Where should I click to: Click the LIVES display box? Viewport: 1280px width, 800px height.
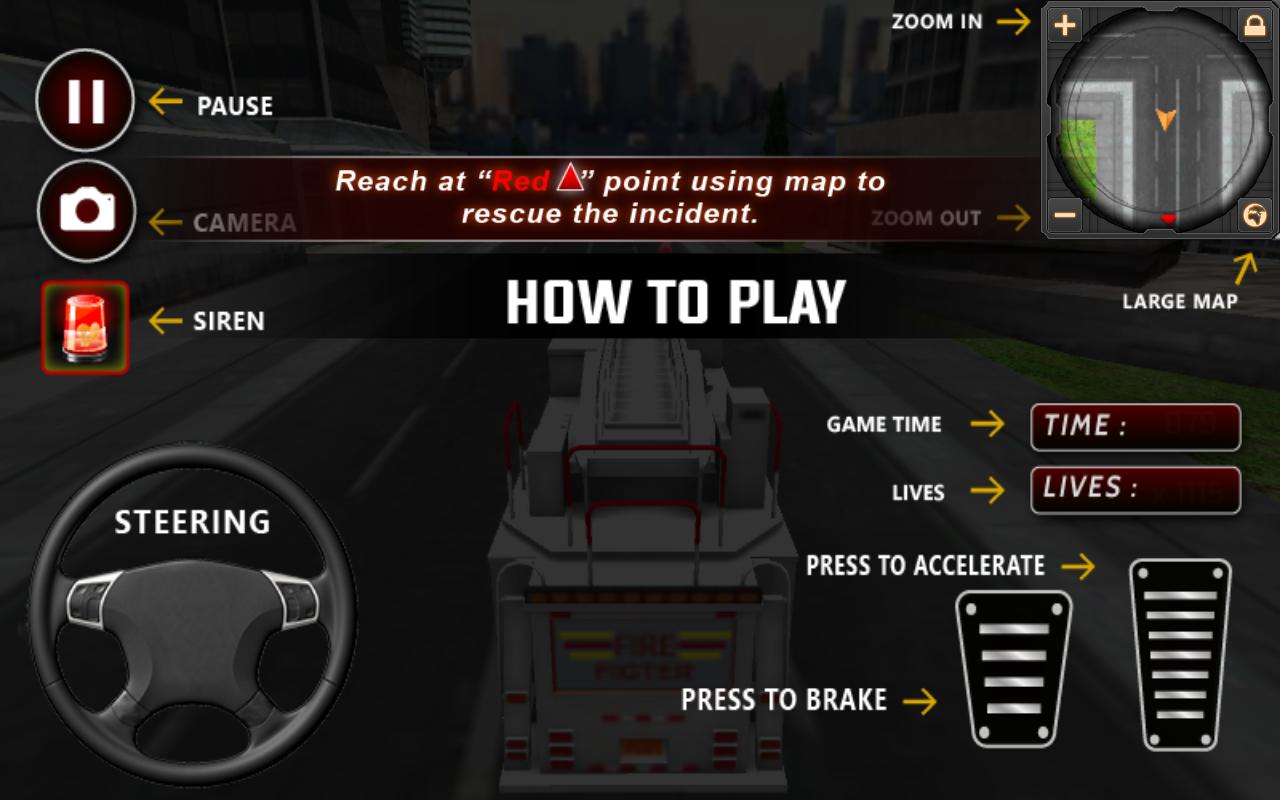click(1135, 489)
